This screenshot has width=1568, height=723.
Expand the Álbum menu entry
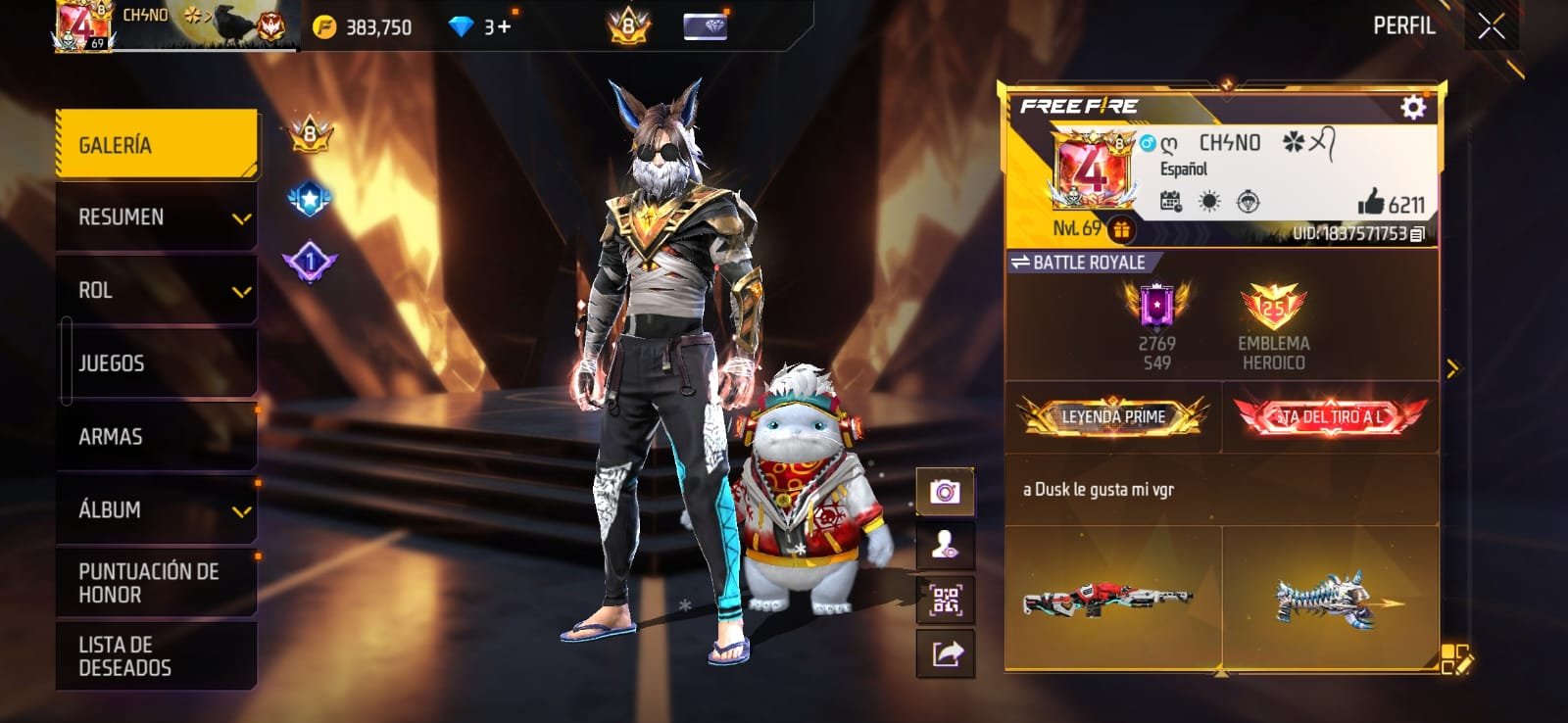[157, 510]
